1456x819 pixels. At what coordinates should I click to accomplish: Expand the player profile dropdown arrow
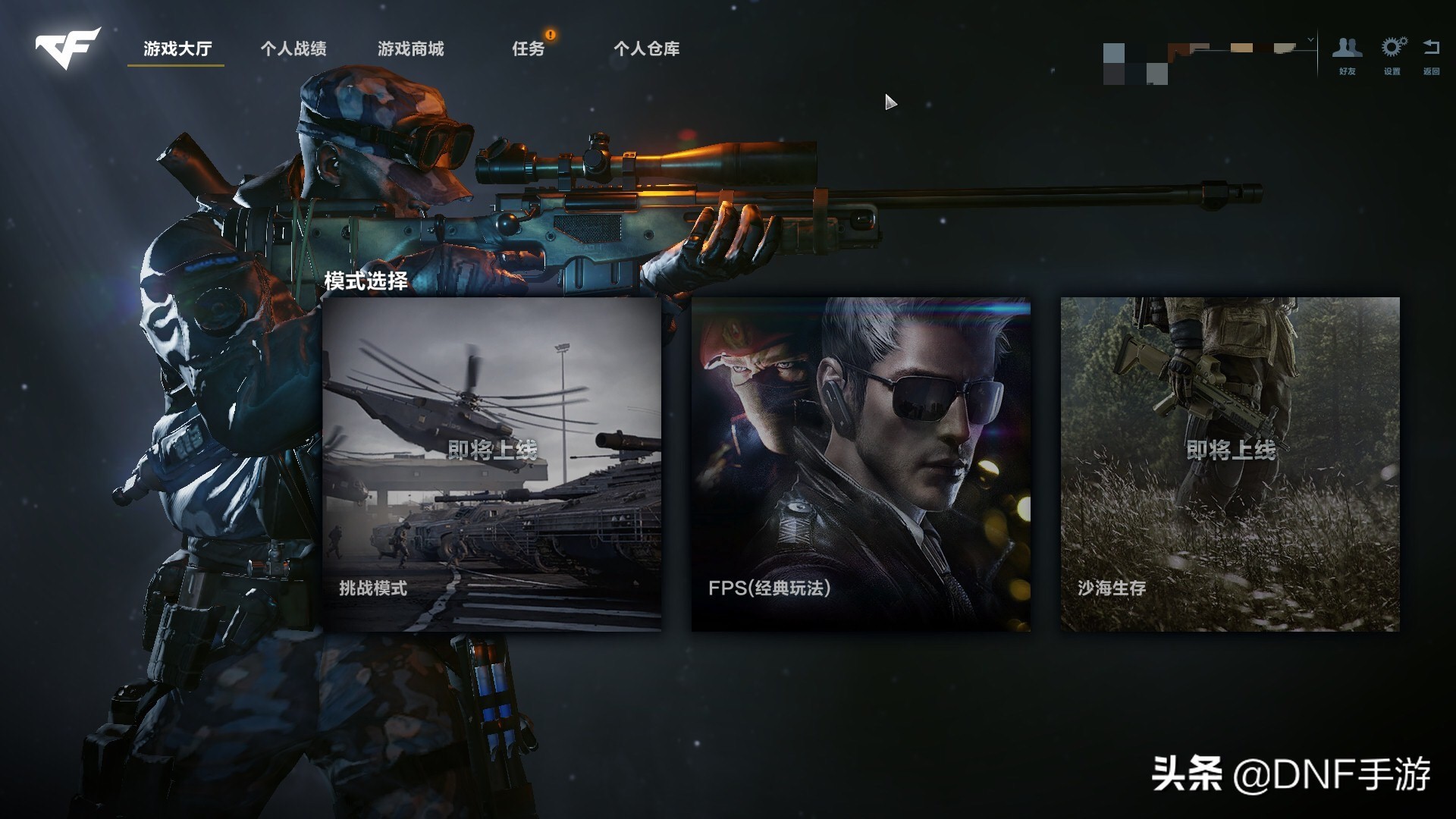[x=1310, y=39]
